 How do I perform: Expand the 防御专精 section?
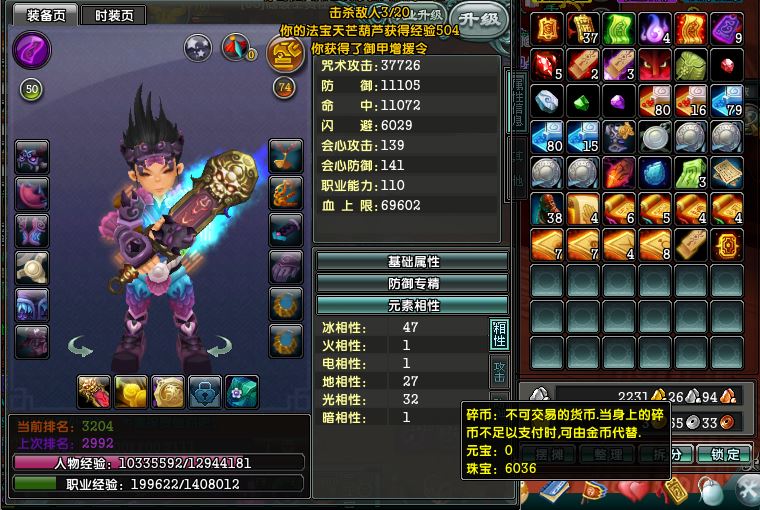(412, 283)
